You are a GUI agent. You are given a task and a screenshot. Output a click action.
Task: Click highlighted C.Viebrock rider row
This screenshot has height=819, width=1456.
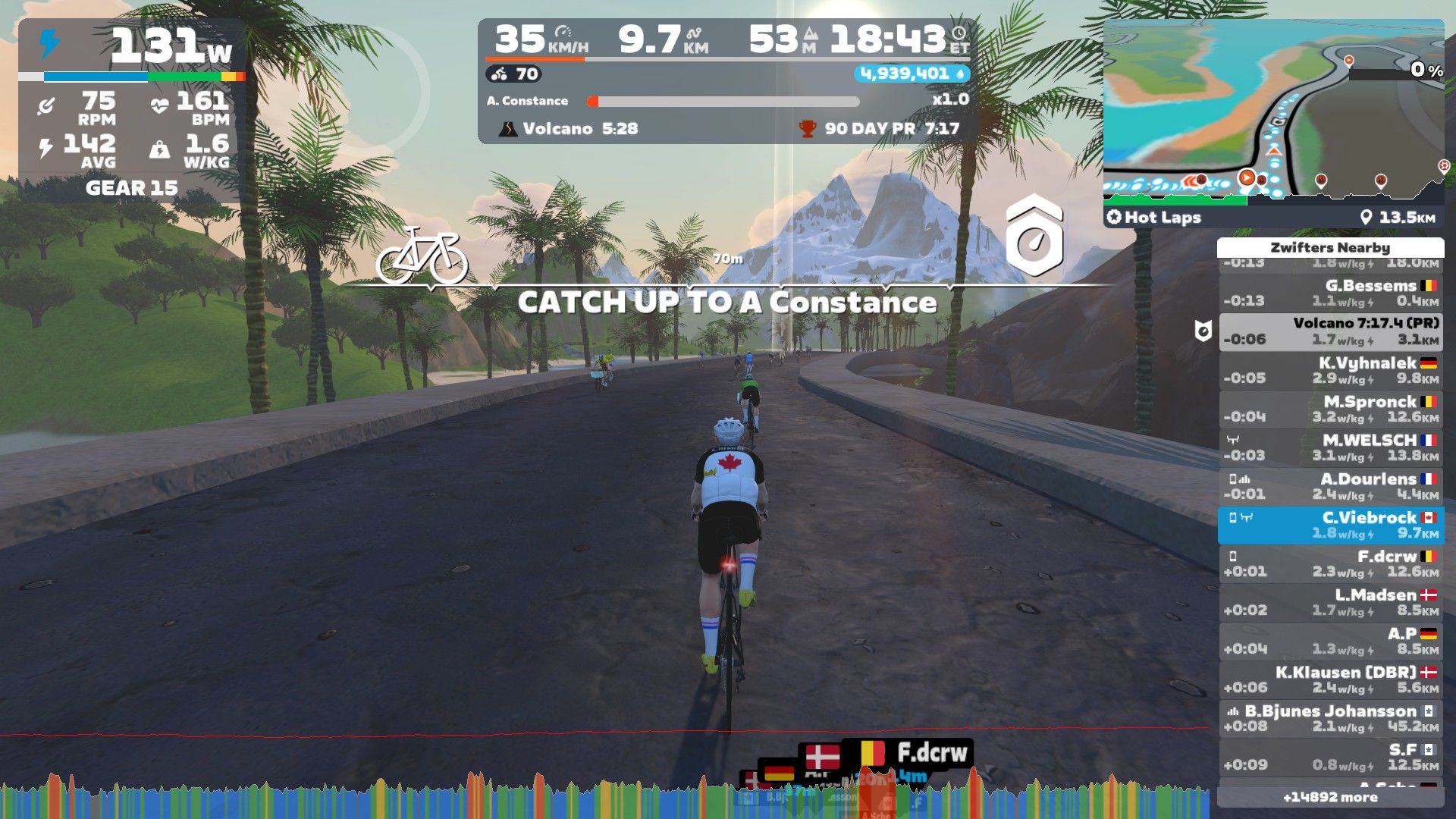point(1331,525)
